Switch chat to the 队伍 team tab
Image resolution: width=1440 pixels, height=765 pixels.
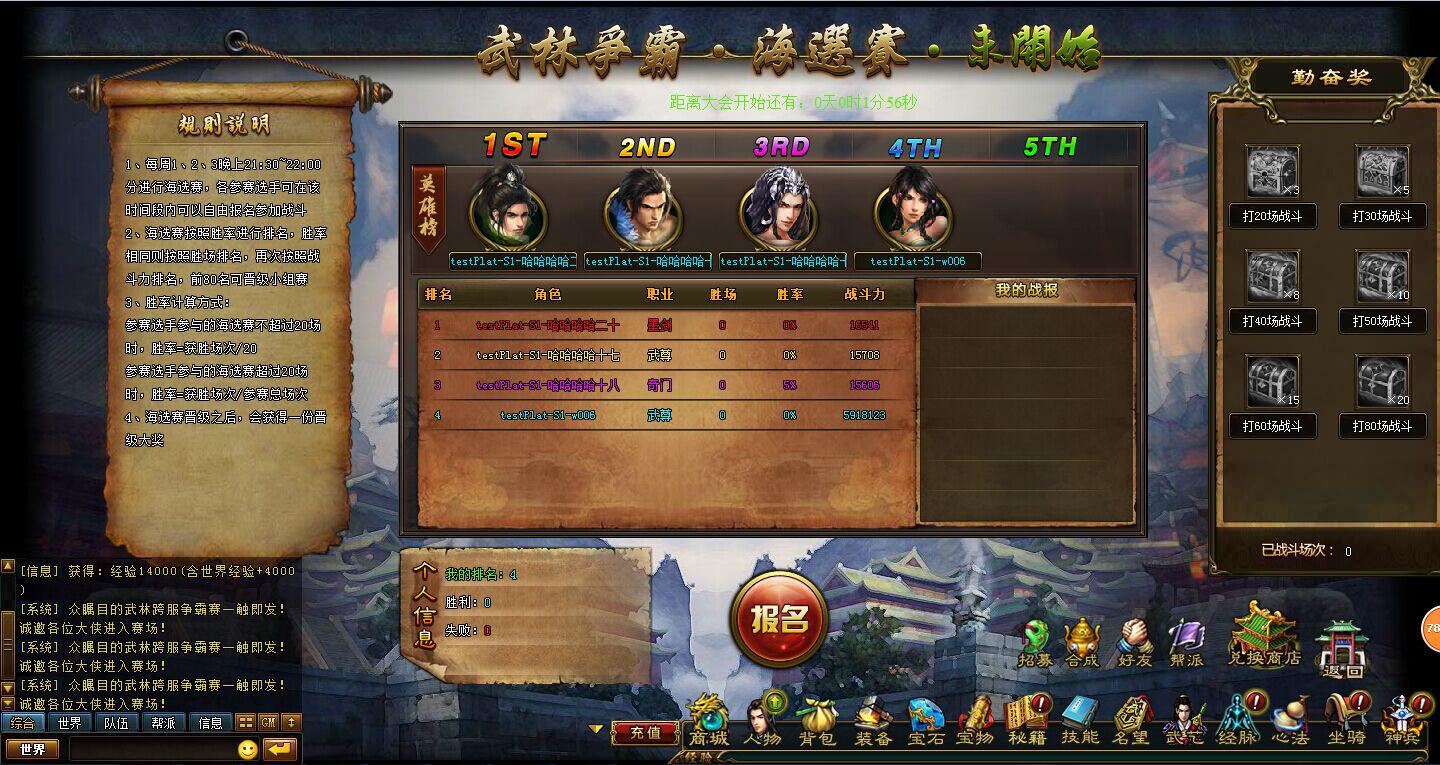pyautogui.click(x=115, y=722)
